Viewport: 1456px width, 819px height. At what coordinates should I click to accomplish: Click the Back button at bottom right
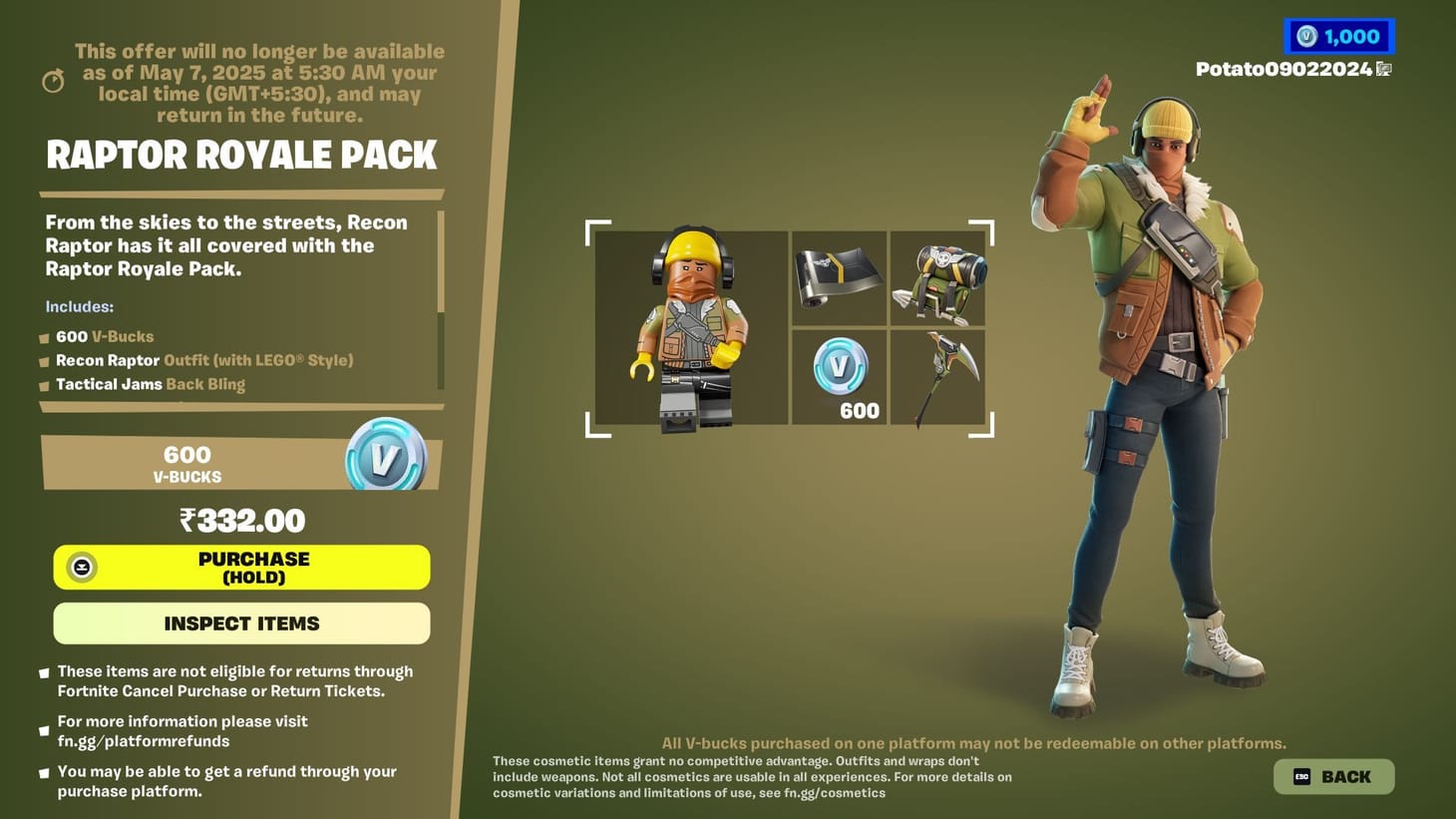pos(1333,775)
